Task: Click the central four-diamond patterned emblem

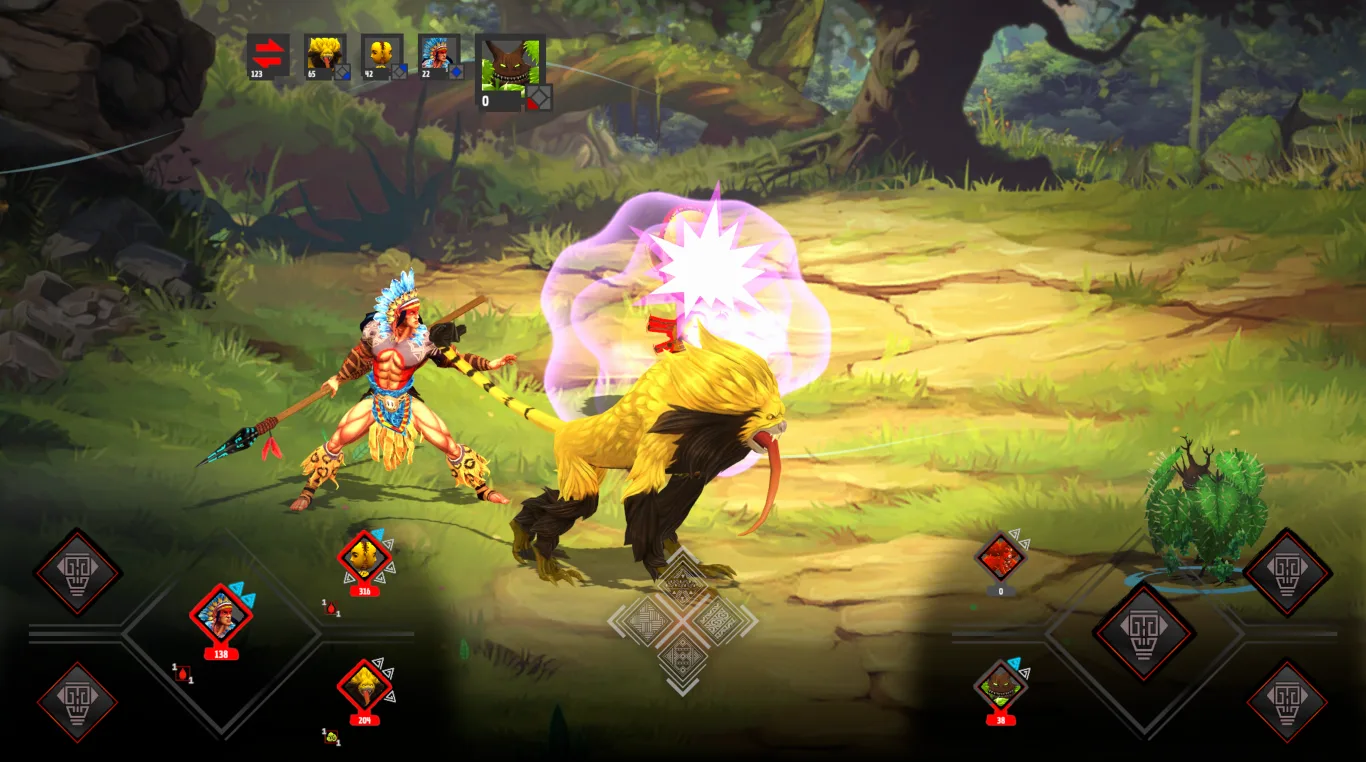Action: point(683,621)
